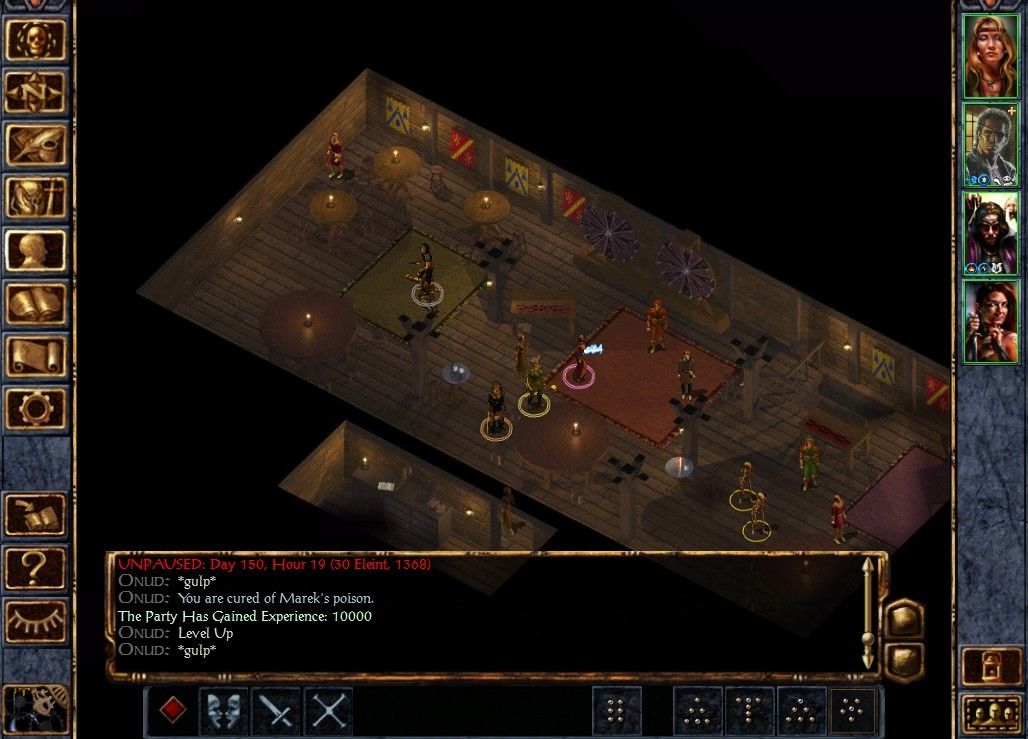Image resolution: width=1028 pixels, height=739 pixels.
Task: Open the character record bust button
Action: (x=36, y=251)
